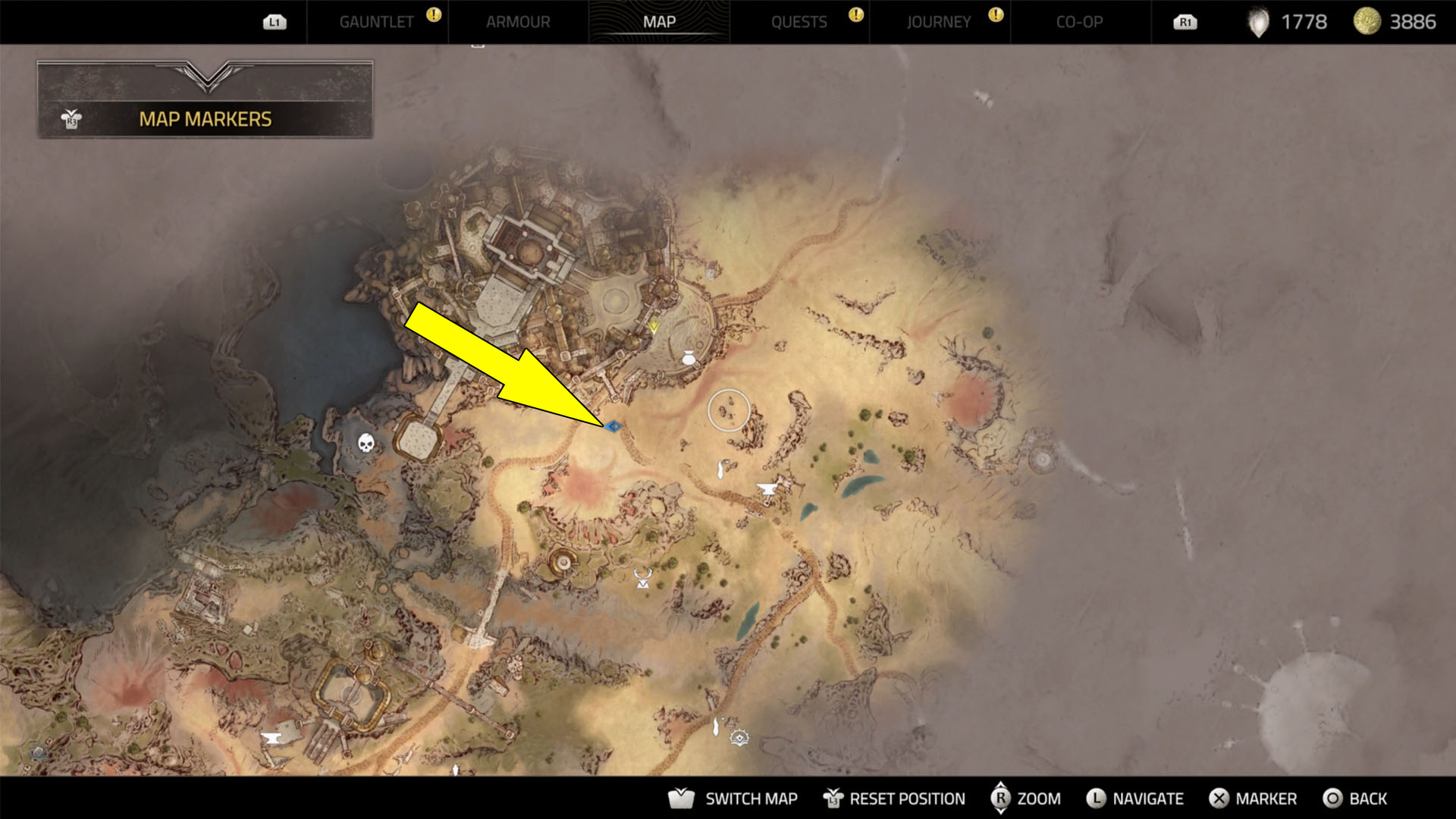Open the Co-op menu
Viewport: 1456px width, 819px height.
[x=1077, y=21]
